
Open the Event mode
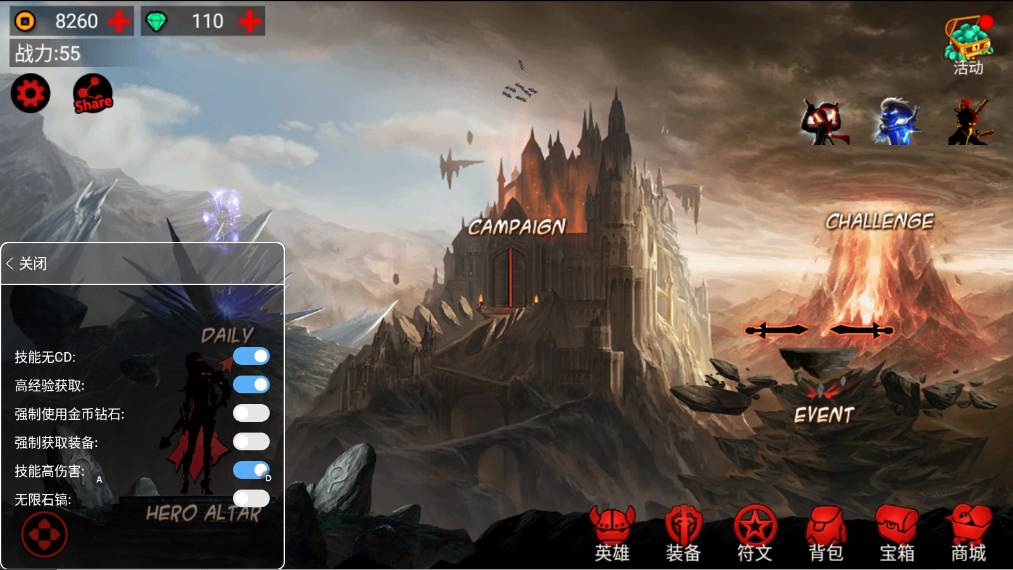(824, 414)
